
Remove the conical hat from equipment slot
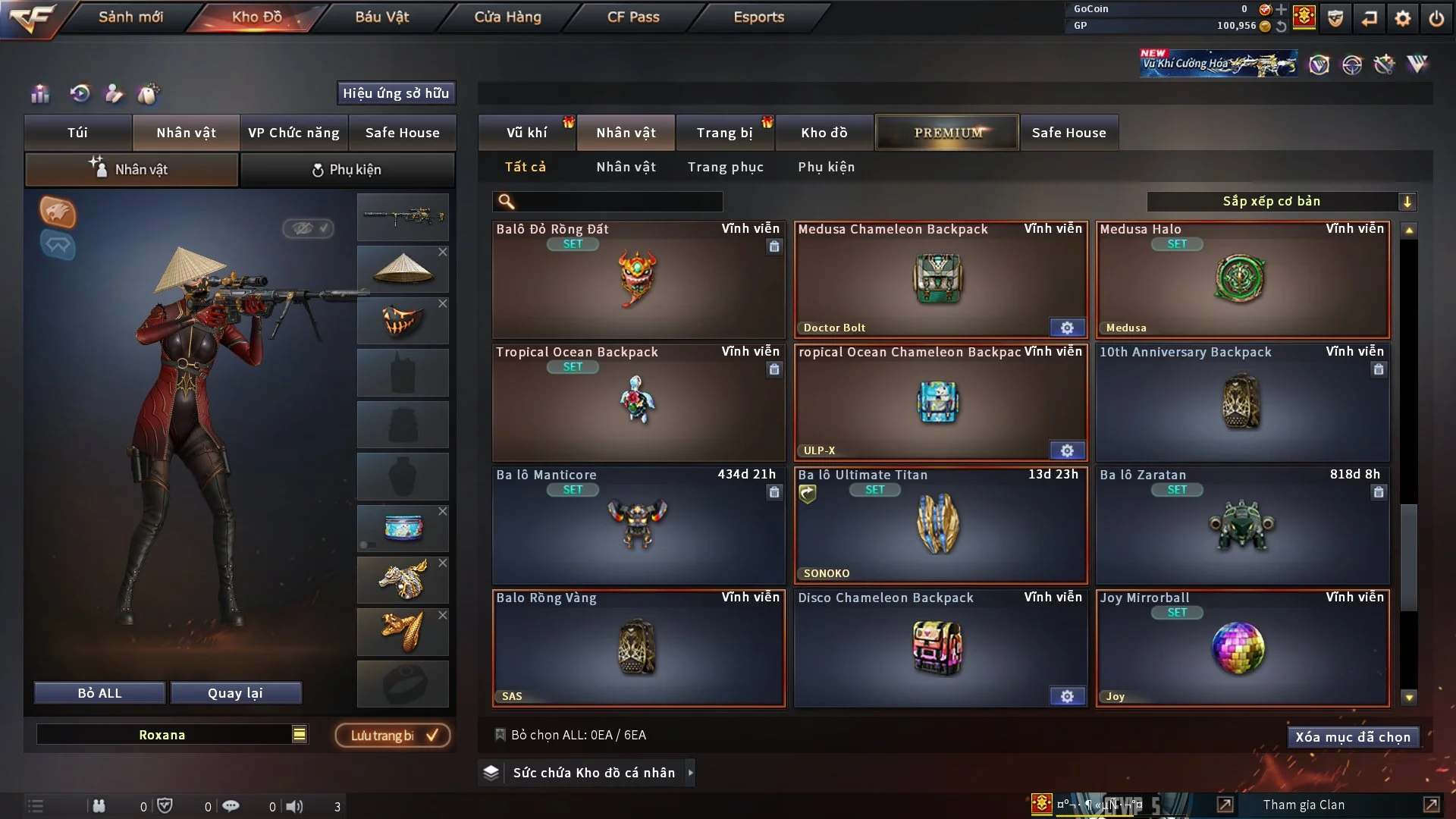point(443,252)
